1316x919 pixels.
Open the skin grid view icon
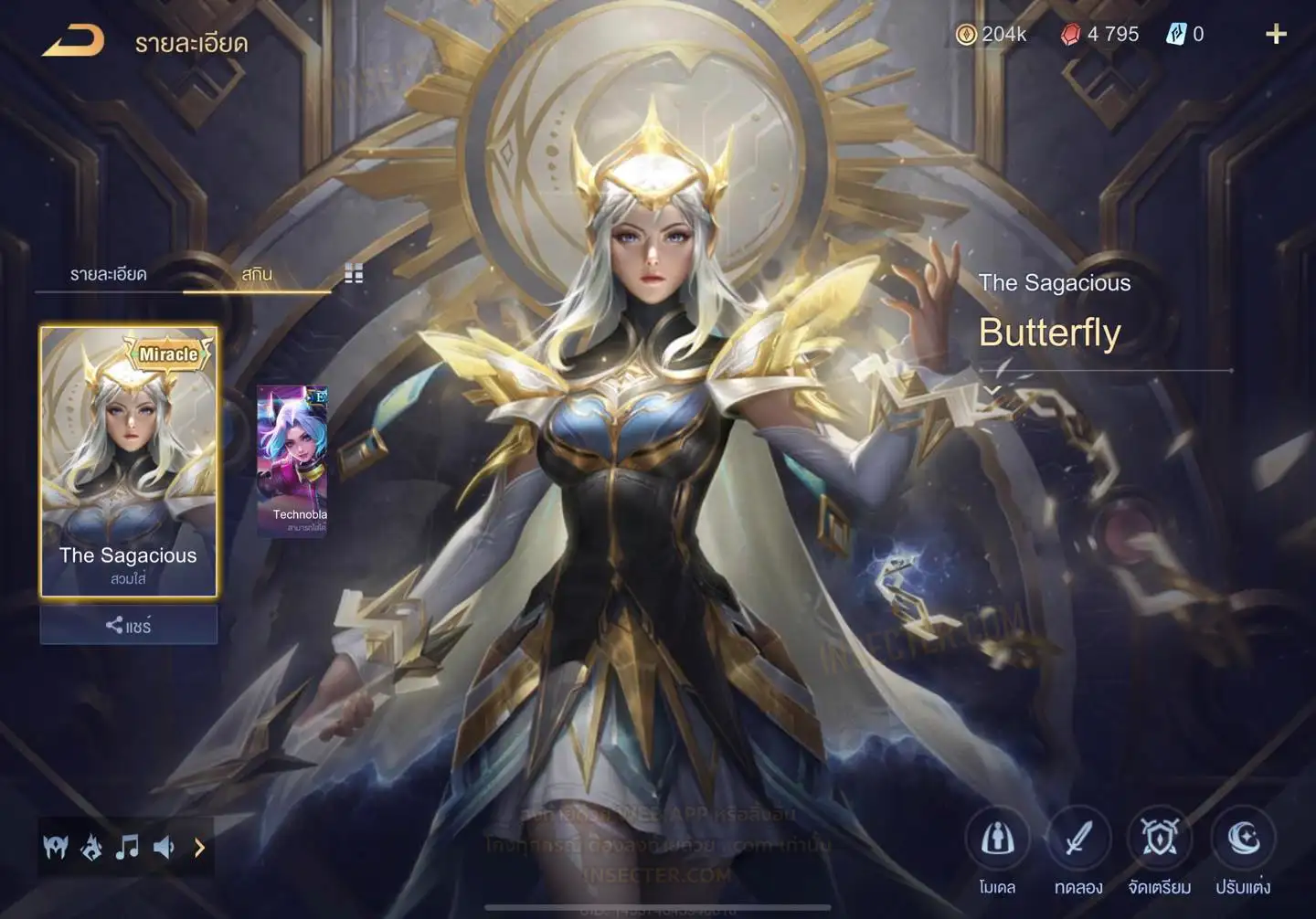pyautogui.click(x=354, y=273)
